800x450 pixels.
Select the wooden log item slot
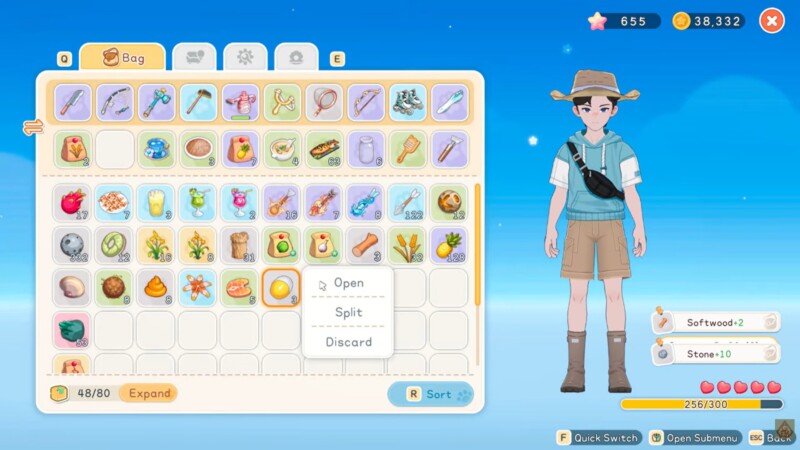pos(366,245)
